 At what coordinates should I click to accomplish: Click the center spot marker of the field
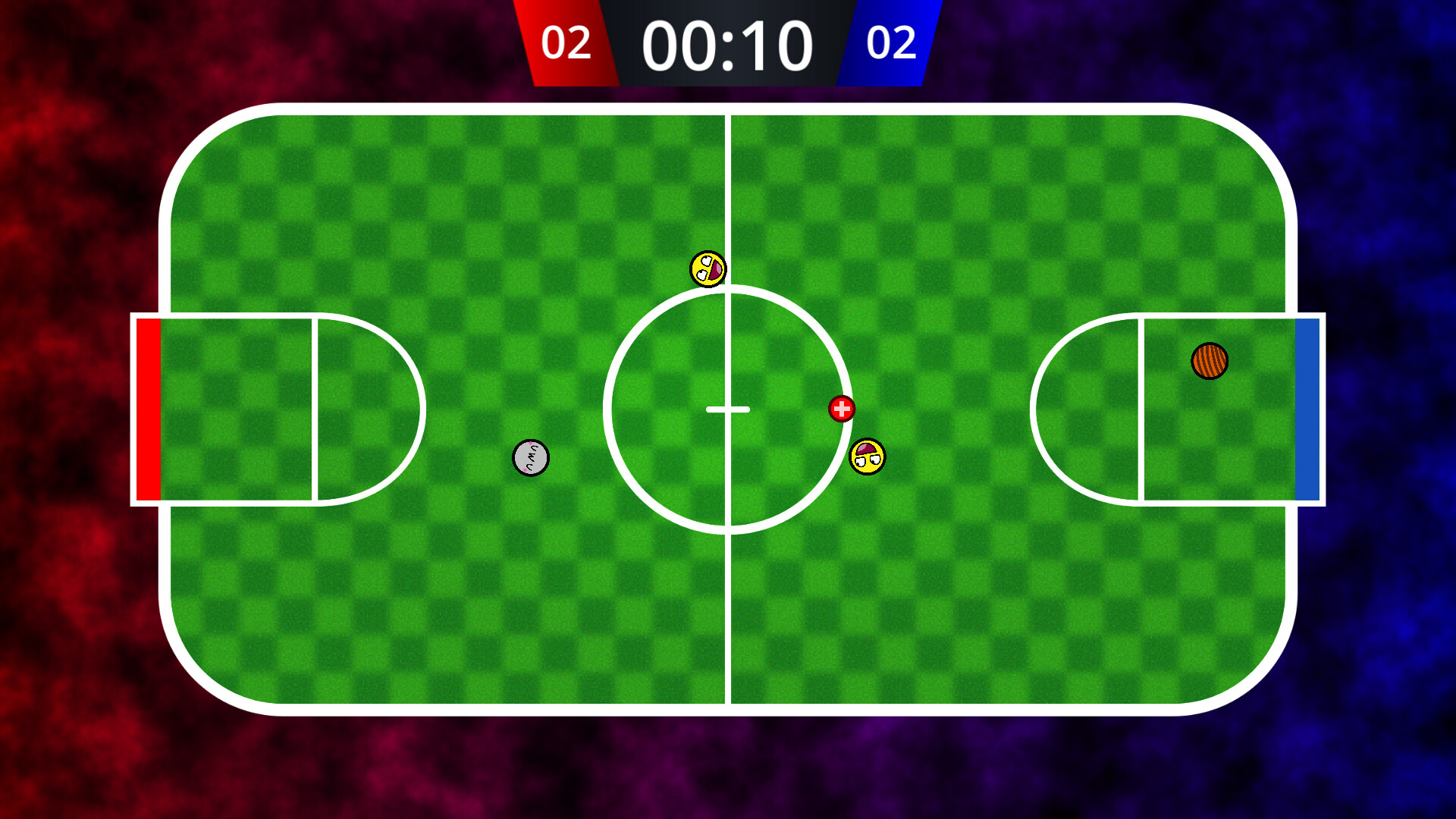coord(728,409)
